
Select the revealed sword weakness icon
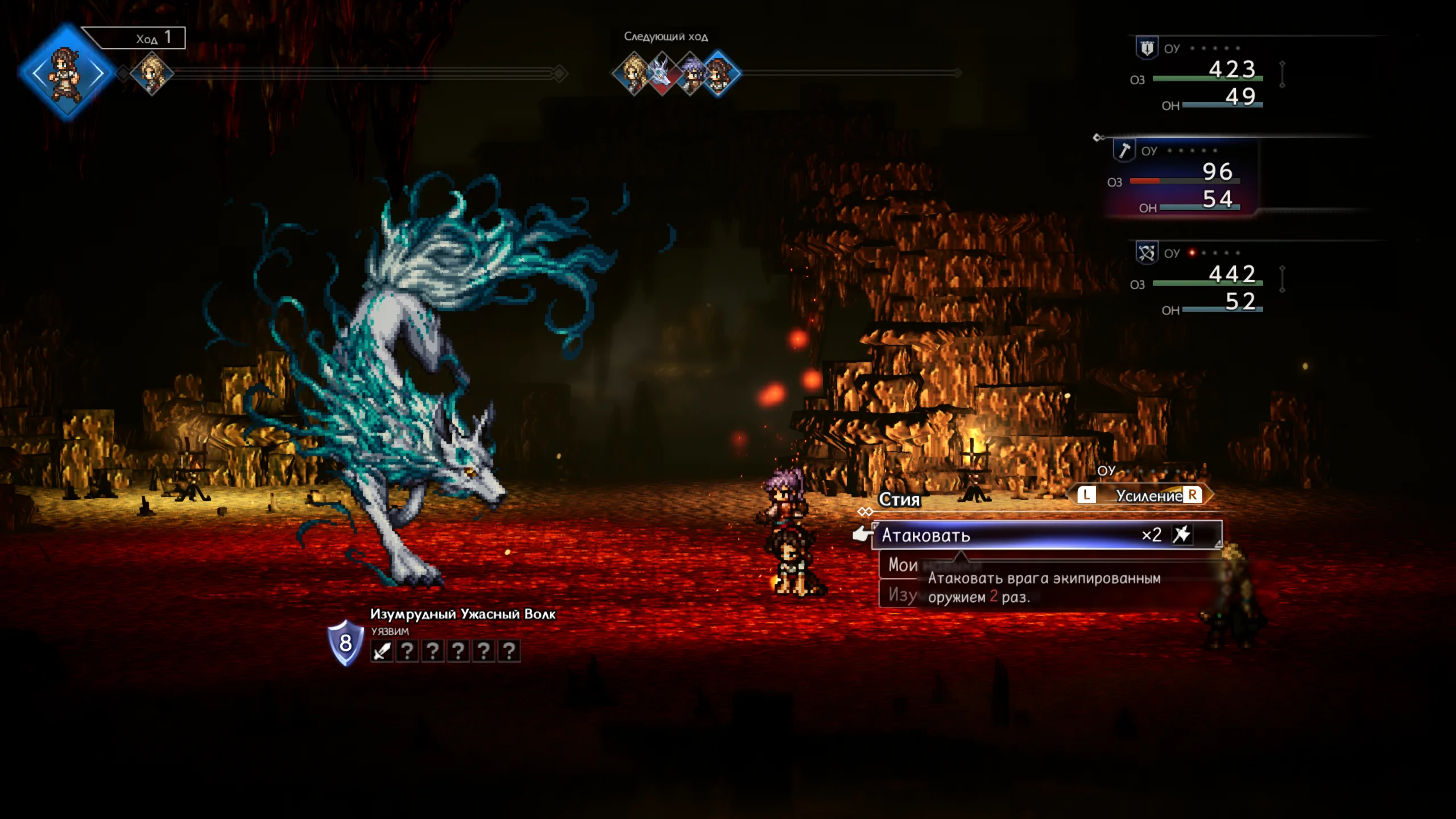pos(382,651)
